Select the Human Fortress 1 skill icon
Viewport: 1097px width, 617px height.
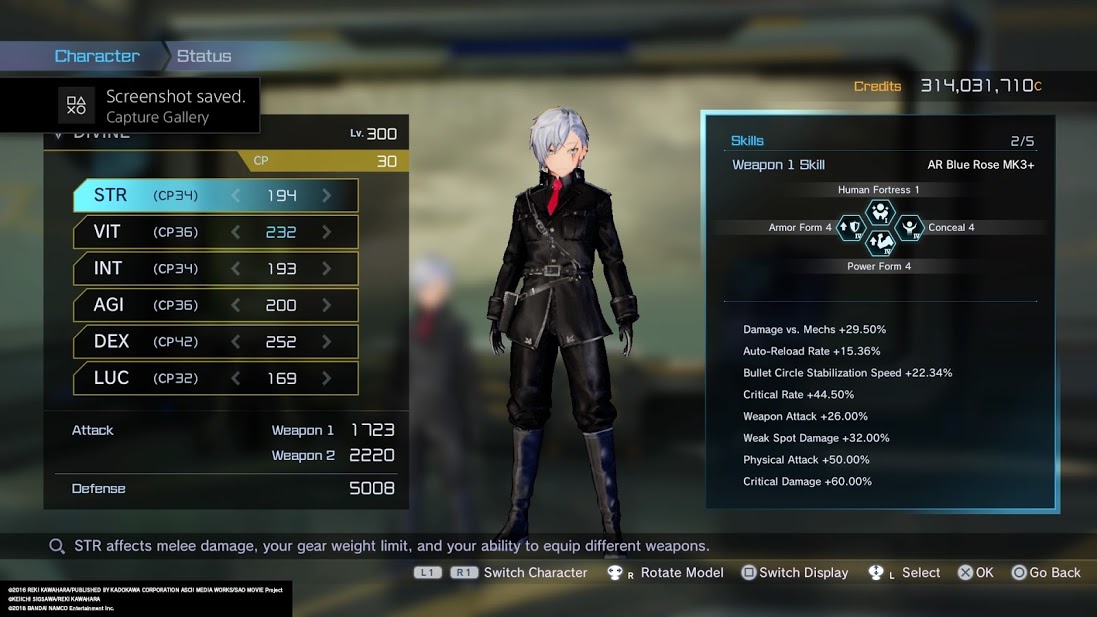pos(879,211)
